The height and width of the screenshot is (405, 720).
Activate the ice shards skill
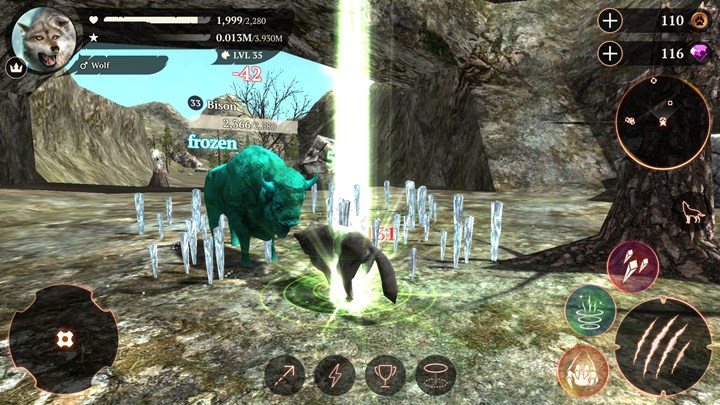click(x=632, y=267)
